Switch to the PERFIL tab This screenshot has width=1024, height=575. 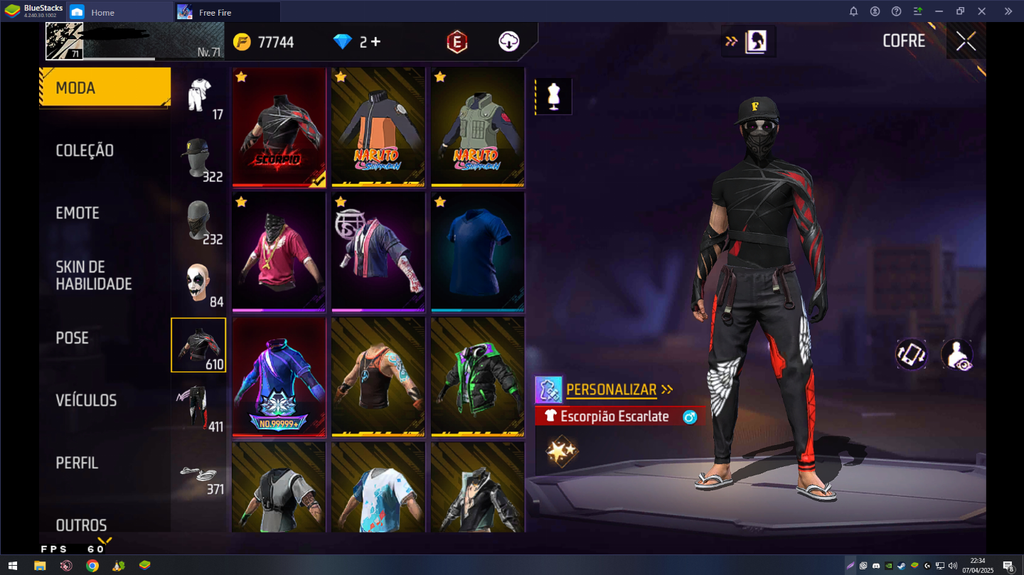tap(77, 463)
